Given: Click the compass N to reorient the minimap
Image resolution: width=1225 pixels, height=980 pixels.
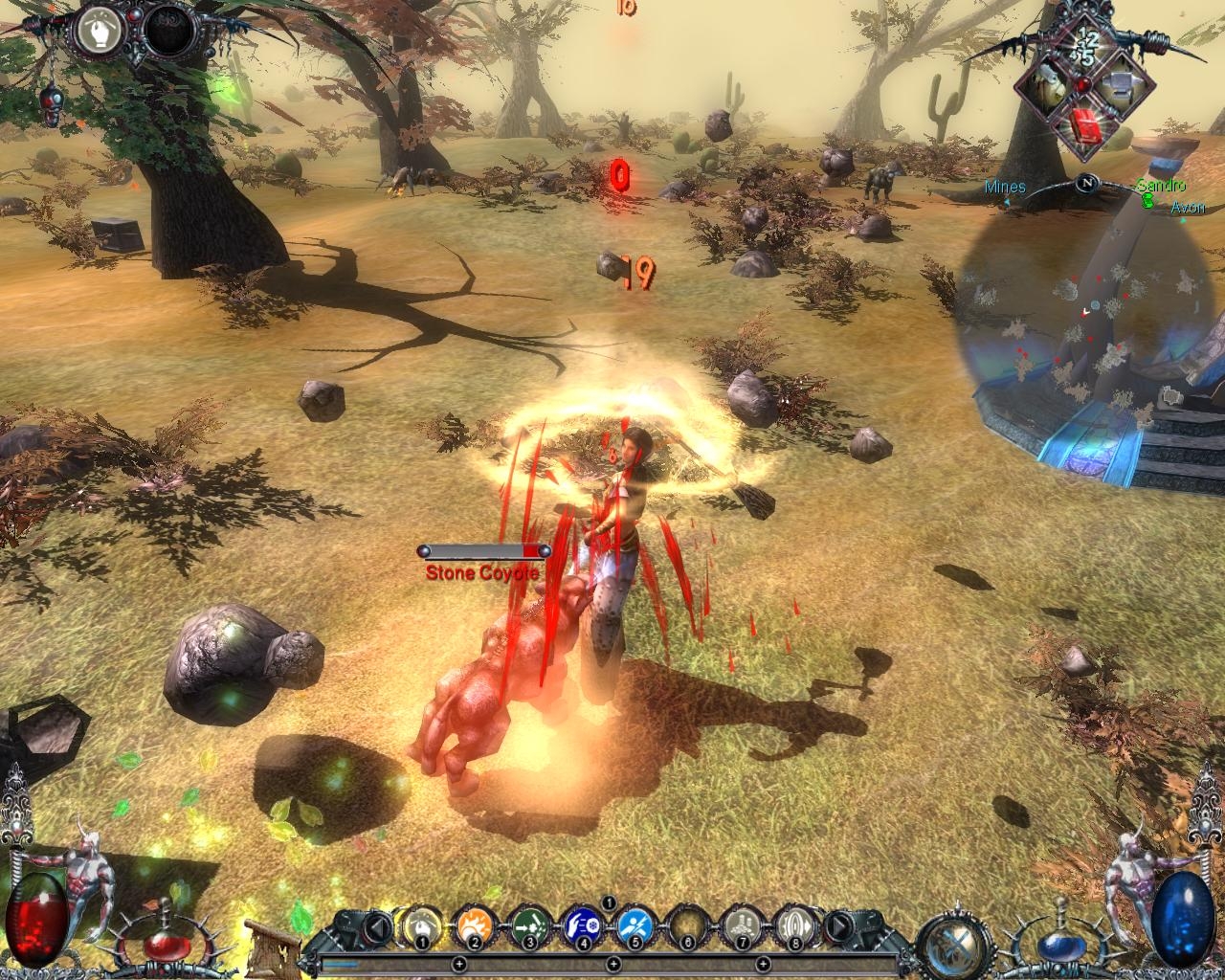Looking at the screenshot, I should (x=1087, y=182).
